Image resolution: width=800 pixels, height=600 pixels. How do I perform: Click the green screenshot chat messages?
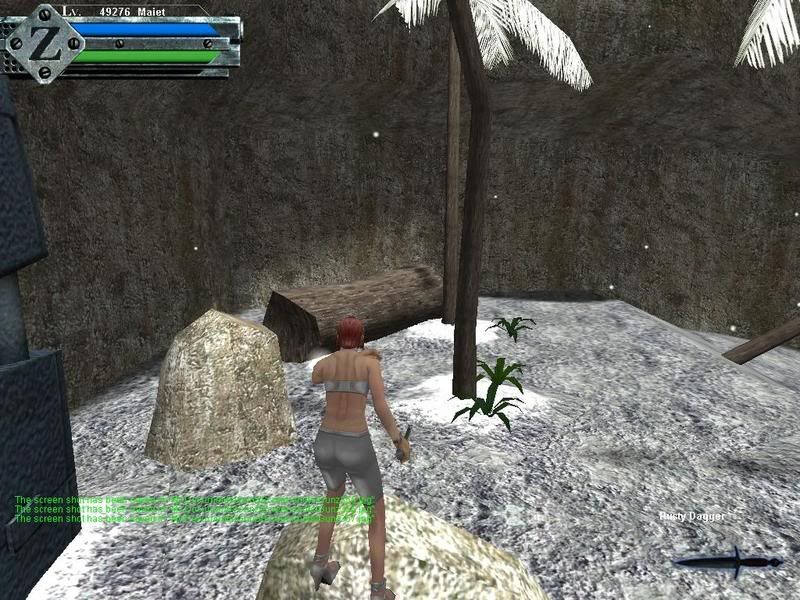[x=195, y=509]
